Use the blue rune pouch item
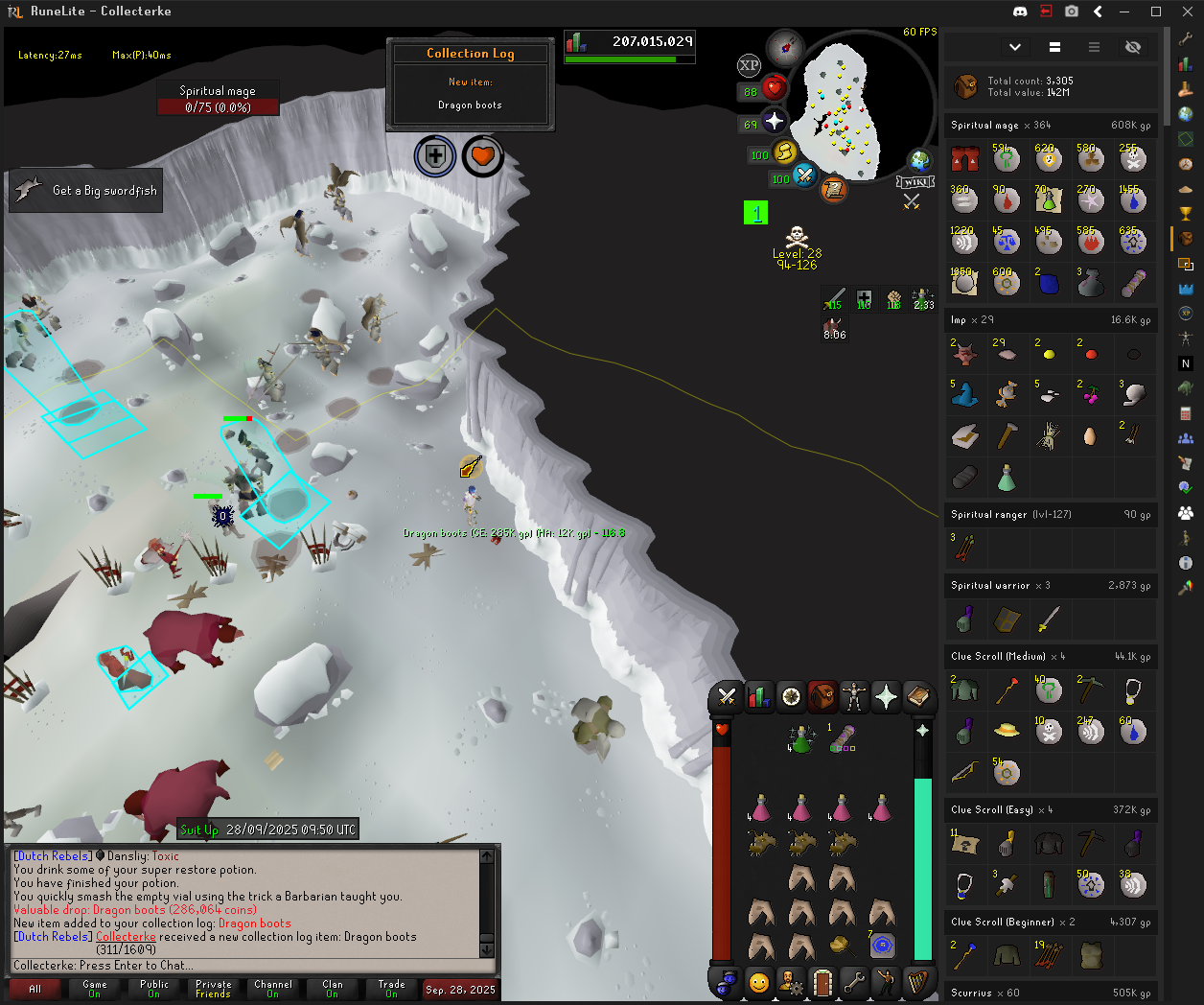The width and height of the screenshot is (1204, 1005). pyautogui.click(x=882, y=946)
